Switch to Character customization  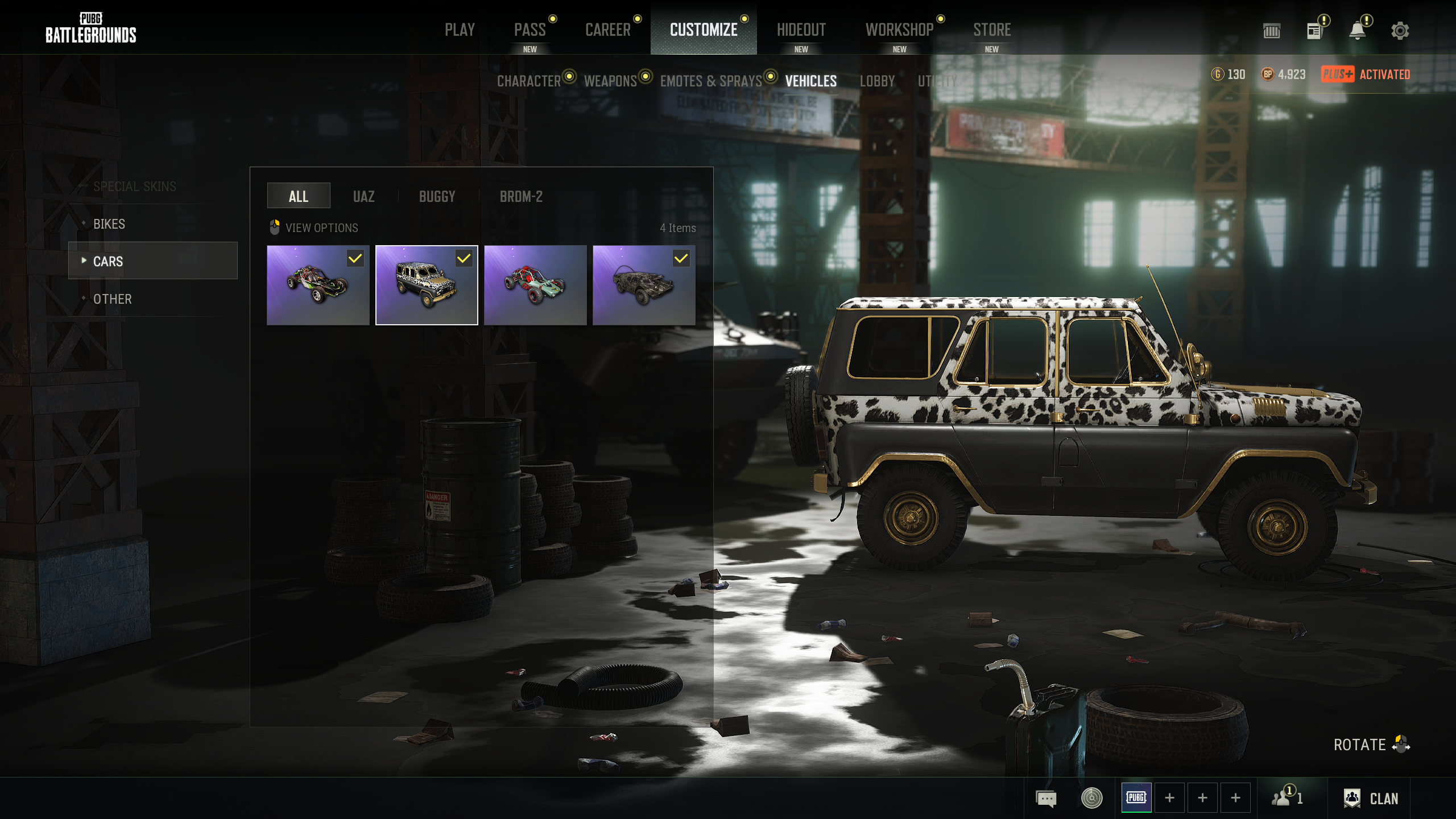coord(529,81)
